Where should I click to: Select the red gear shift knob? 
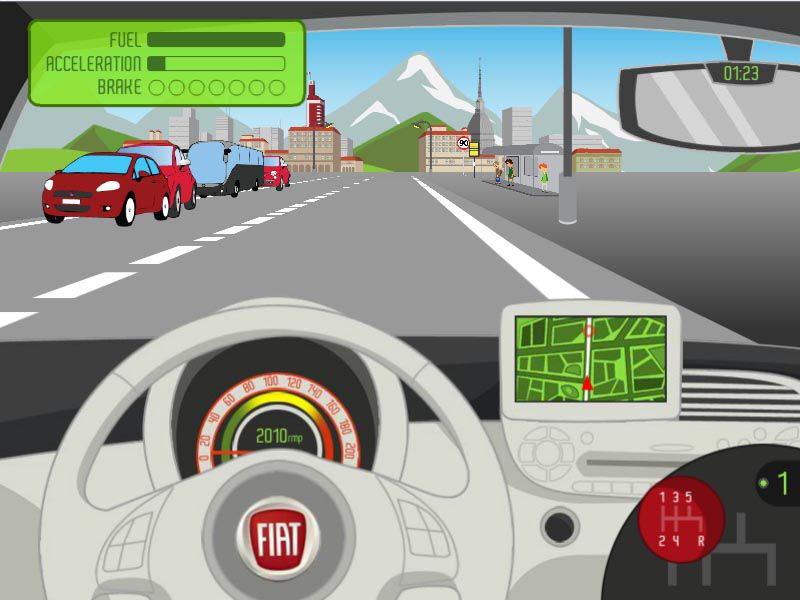point(681,520)
